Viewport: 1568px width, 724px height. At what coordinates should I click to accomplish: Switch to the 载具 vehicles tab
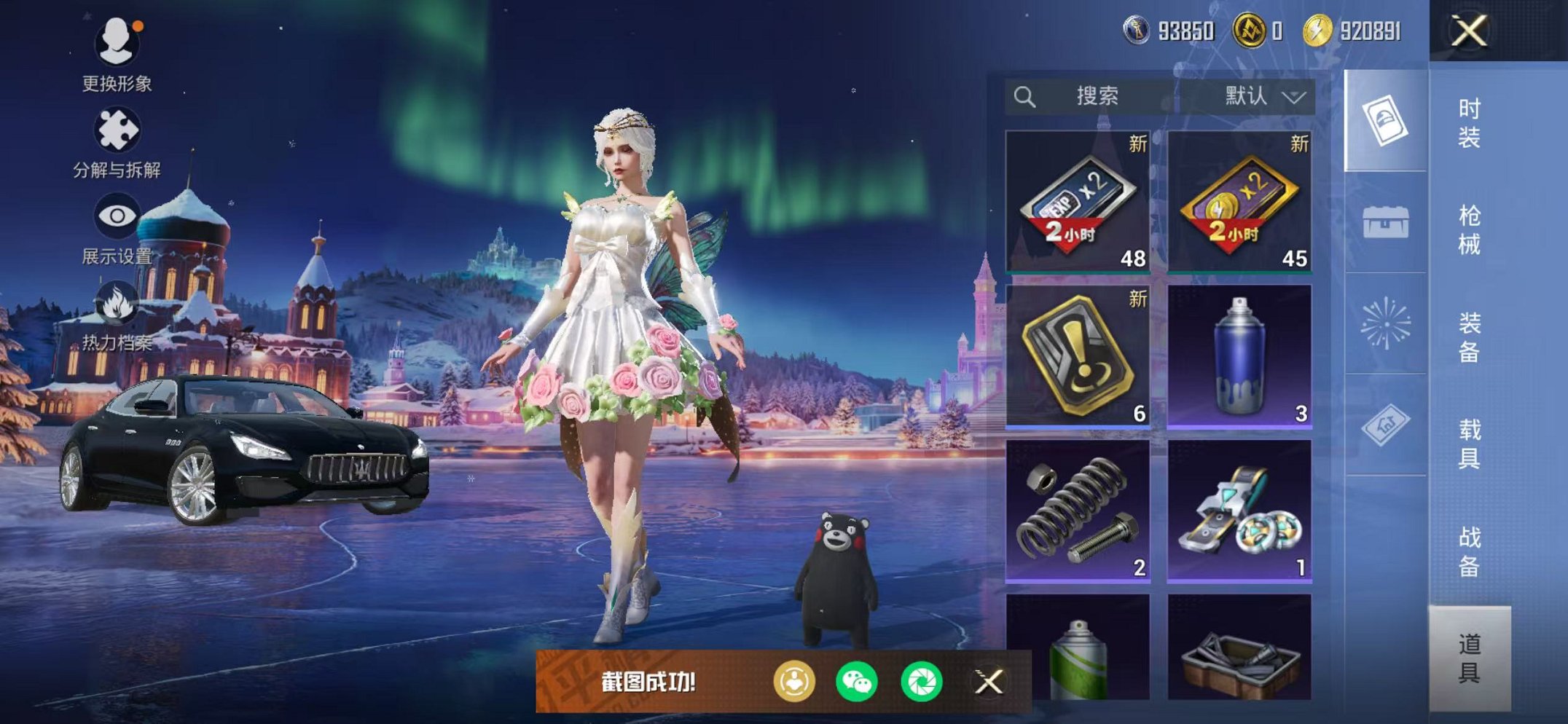tap(1469, 444)
